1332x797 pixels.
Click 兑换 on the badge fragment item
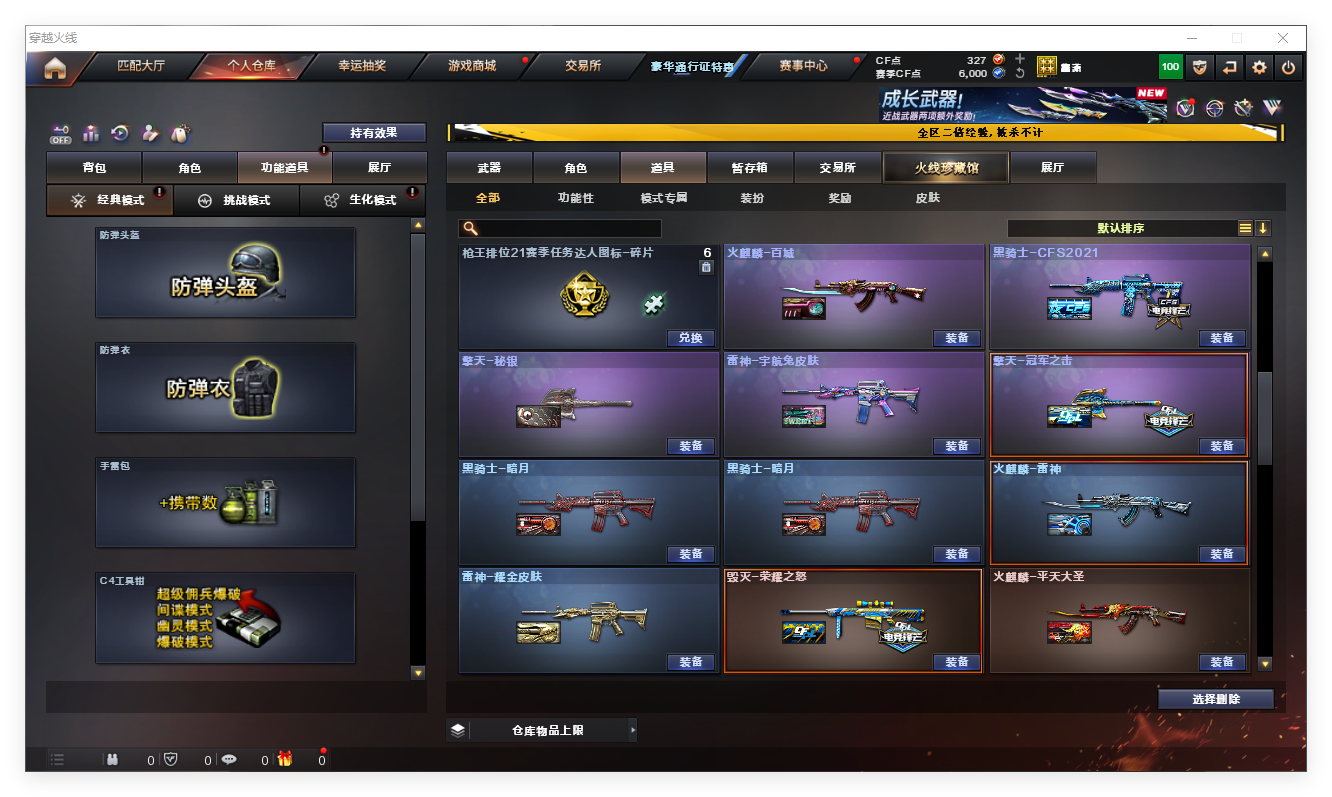pyautogui.click(x=690, y=338)
